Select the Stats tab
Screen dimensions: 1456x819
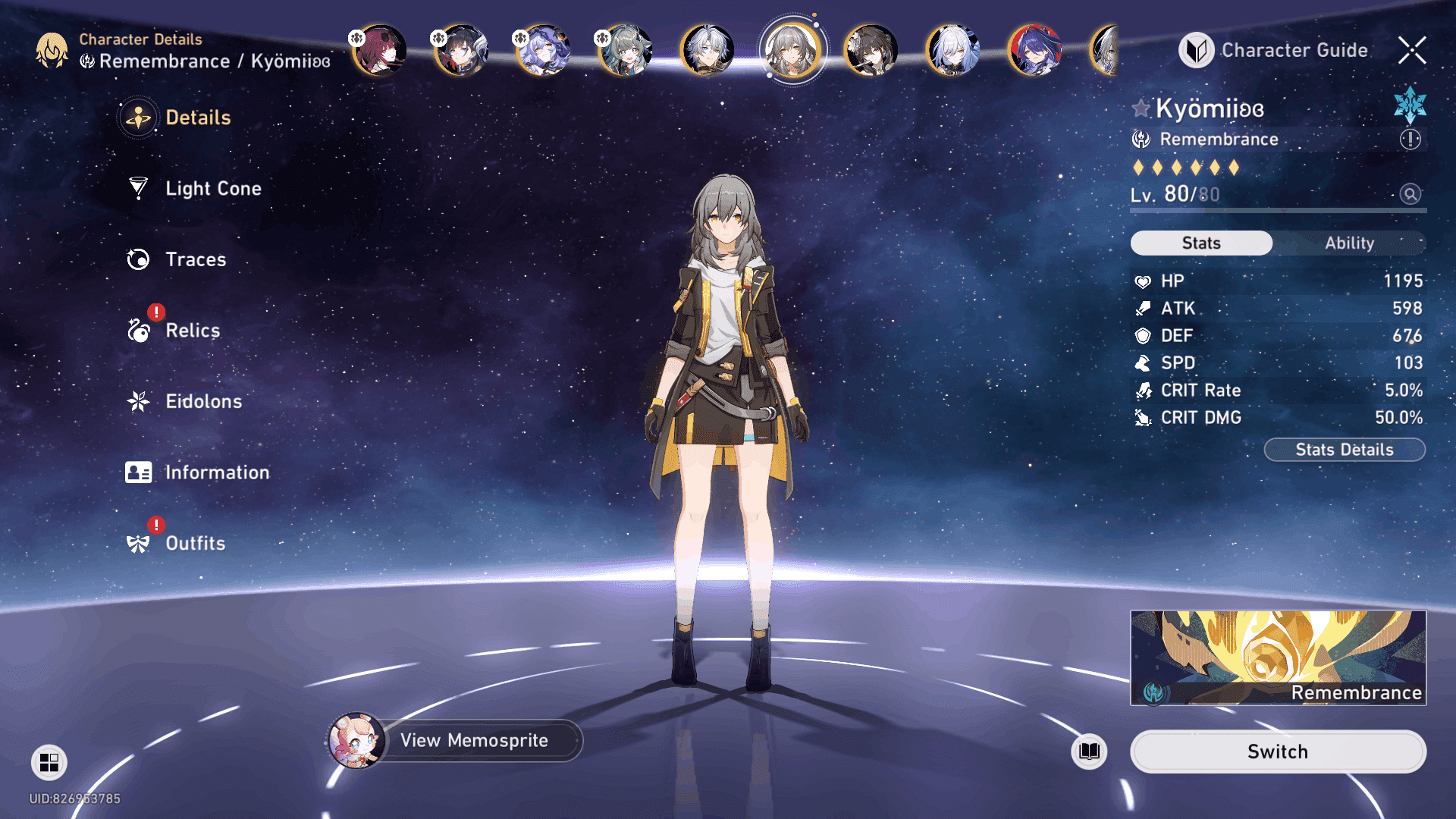1201,243
